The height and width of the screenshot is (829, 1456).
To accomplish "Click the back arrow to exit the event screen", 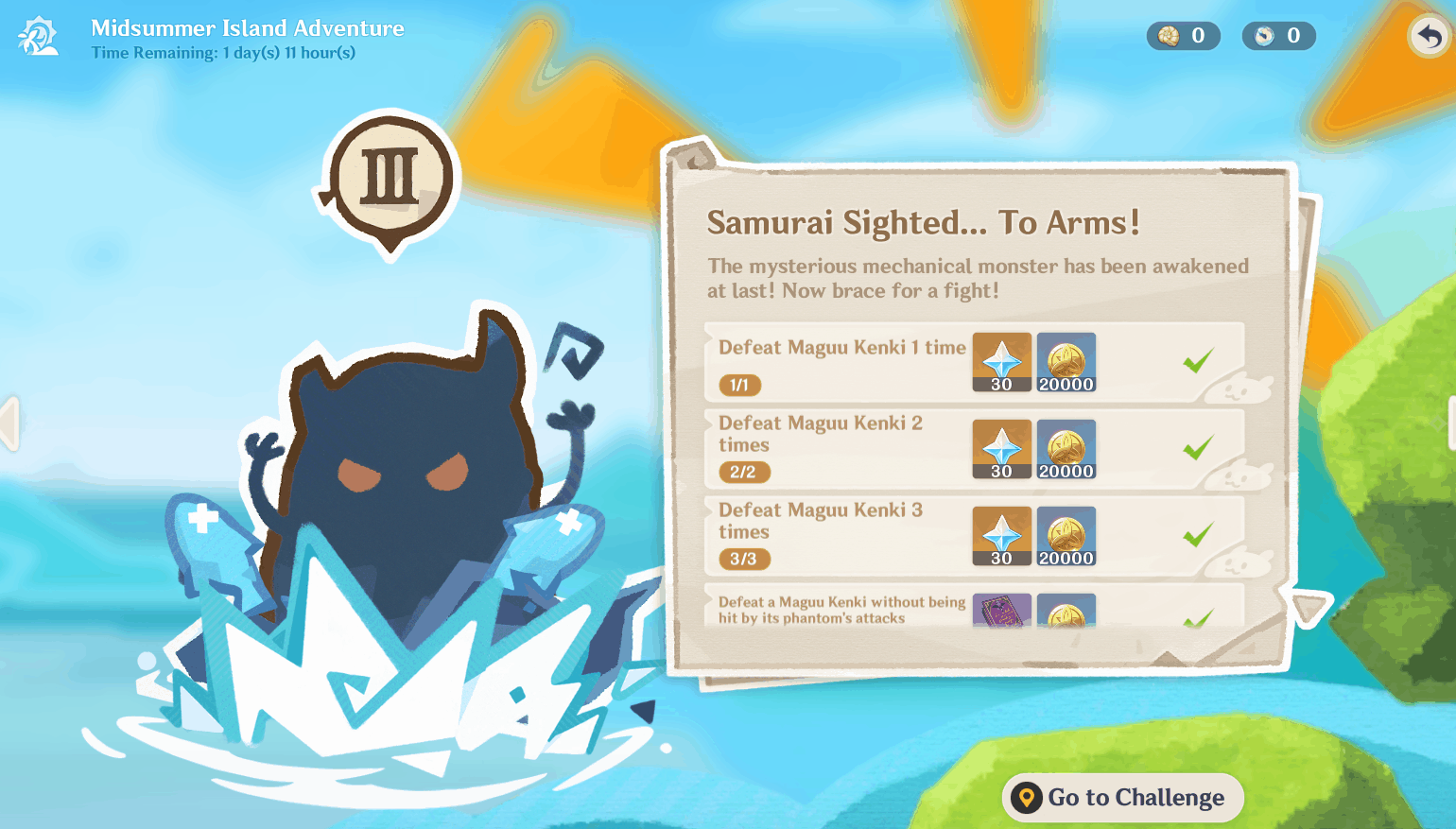I will click(1428, 35).
